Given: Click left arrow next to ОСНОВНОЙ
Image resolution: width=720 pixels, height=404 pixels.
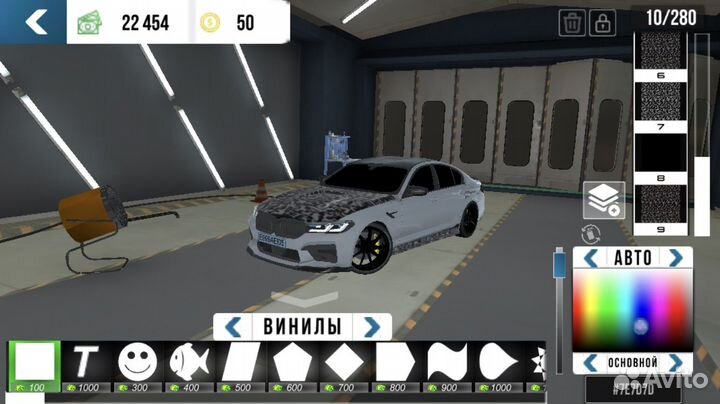Looking at the screenshot, I should click(589, 362).
